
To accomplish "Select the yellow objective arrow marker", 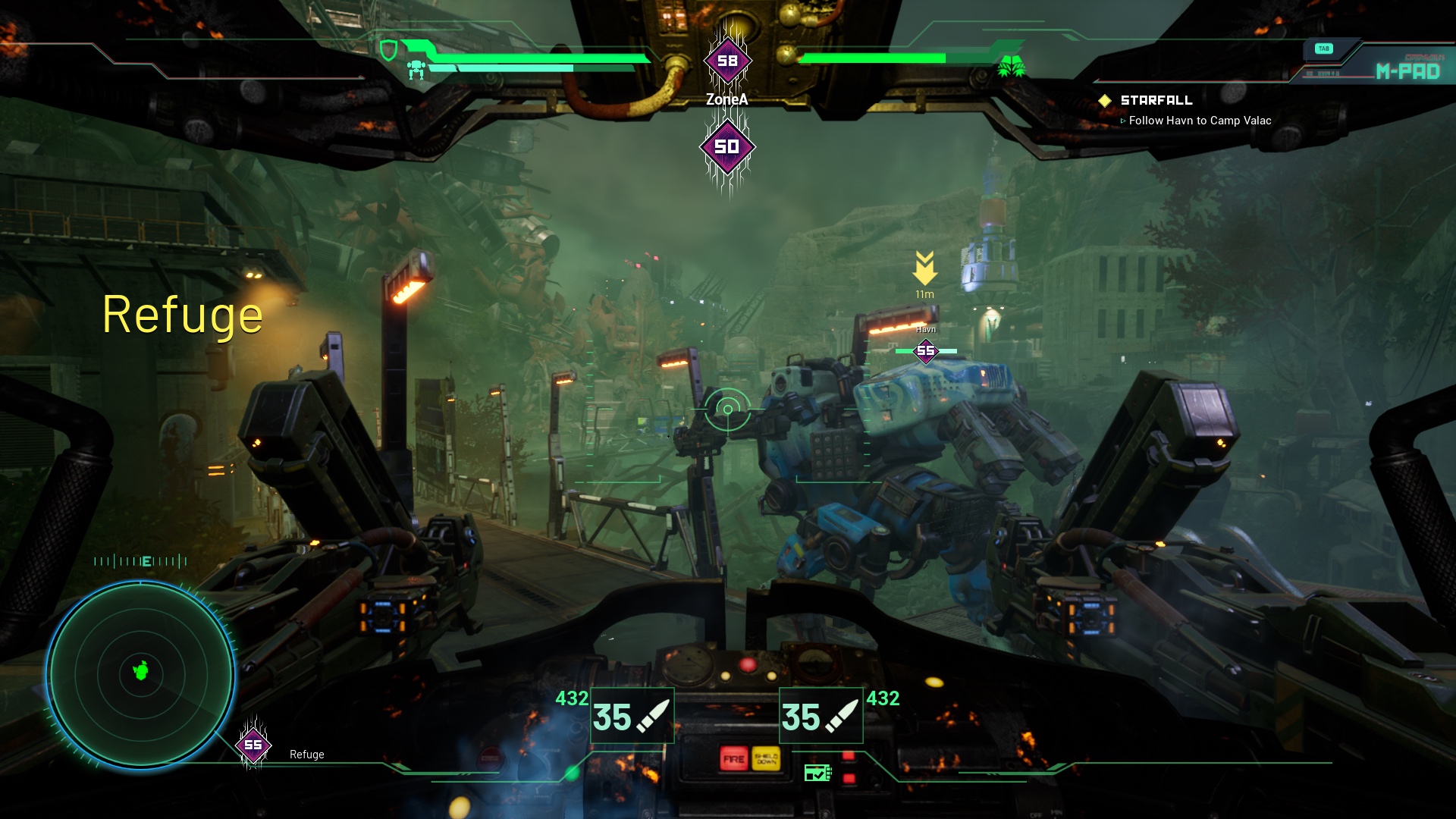I will tap(924, 268).
